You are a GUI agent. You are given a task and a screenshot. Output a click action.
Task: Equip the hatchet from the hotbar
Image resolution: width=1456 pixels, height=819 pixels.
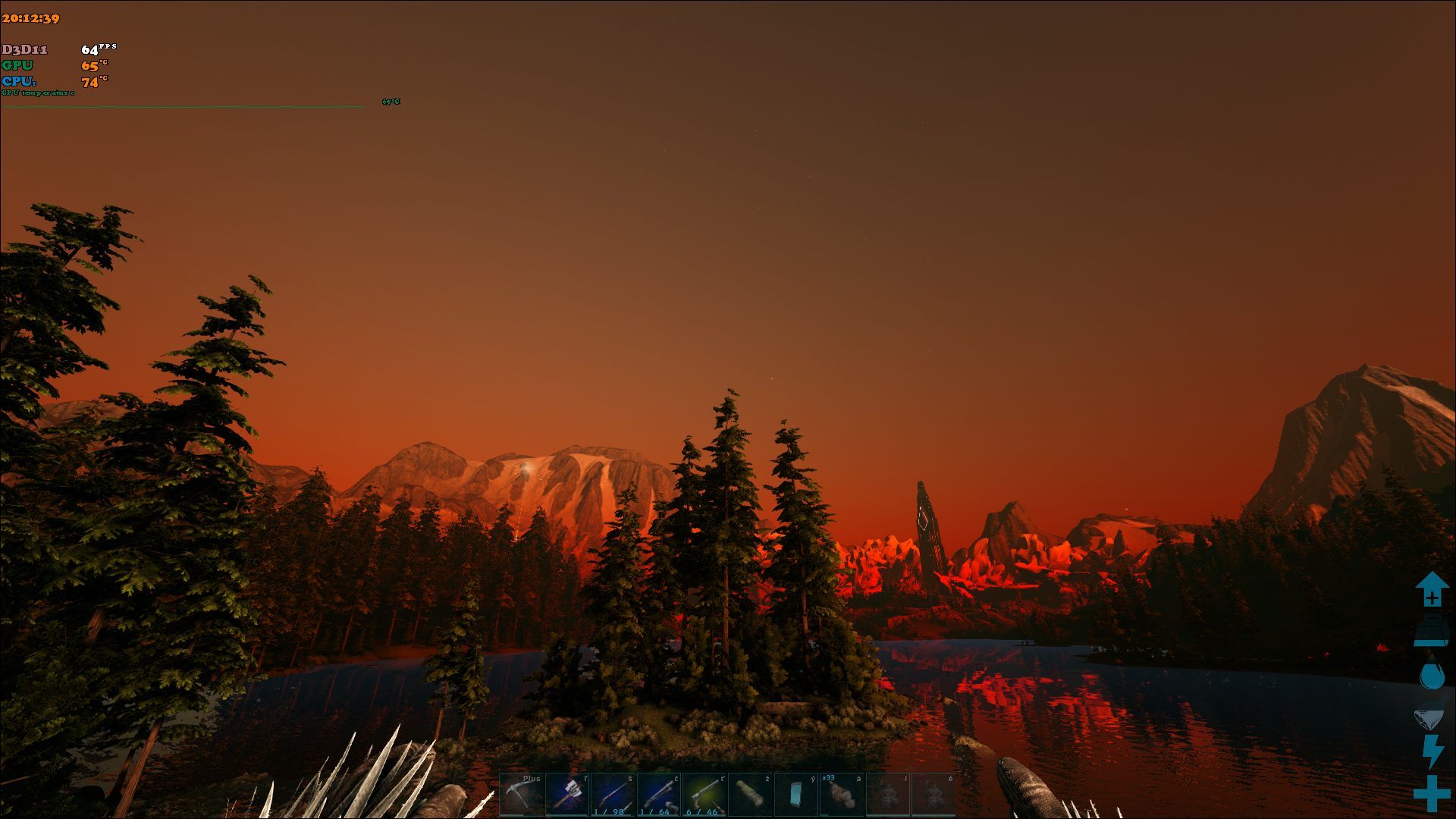567,795
